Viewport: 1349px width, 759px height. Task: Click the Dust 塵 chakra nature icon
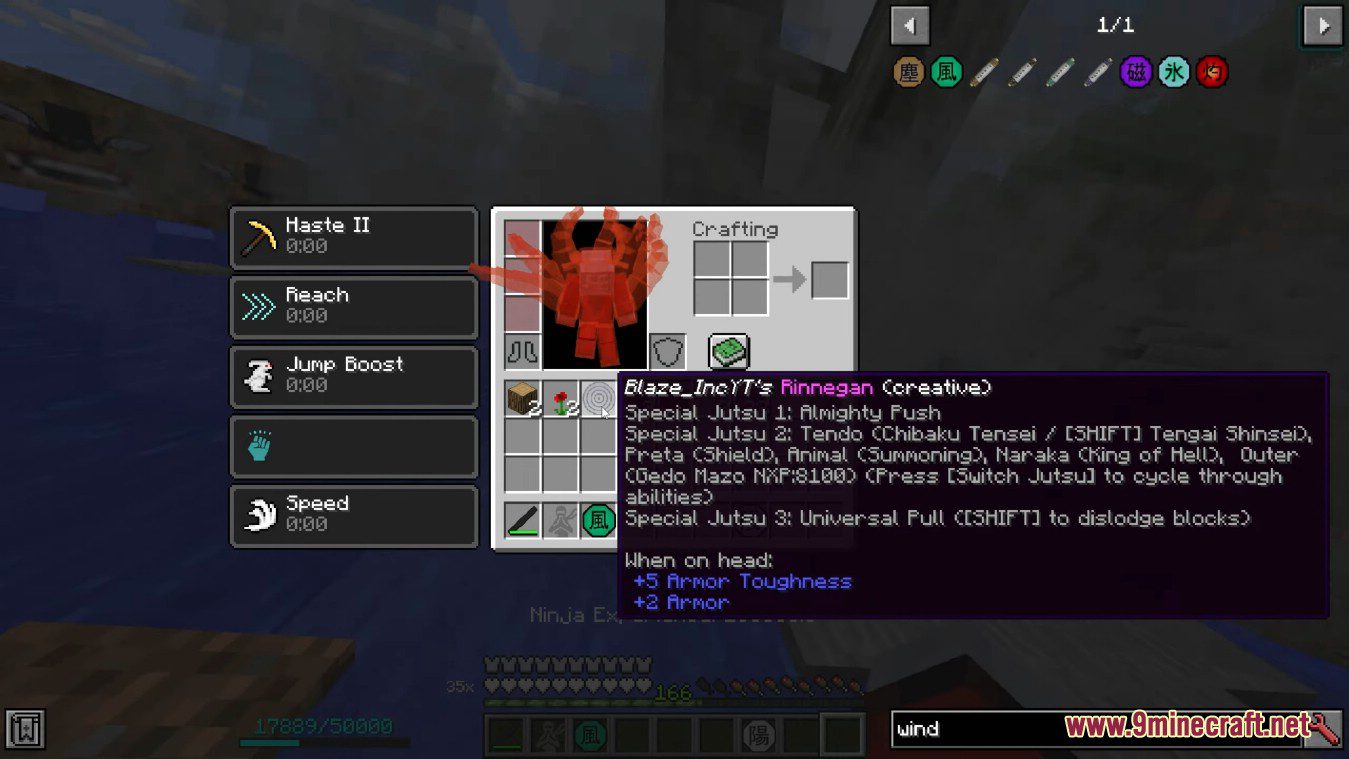pos(908,72)
